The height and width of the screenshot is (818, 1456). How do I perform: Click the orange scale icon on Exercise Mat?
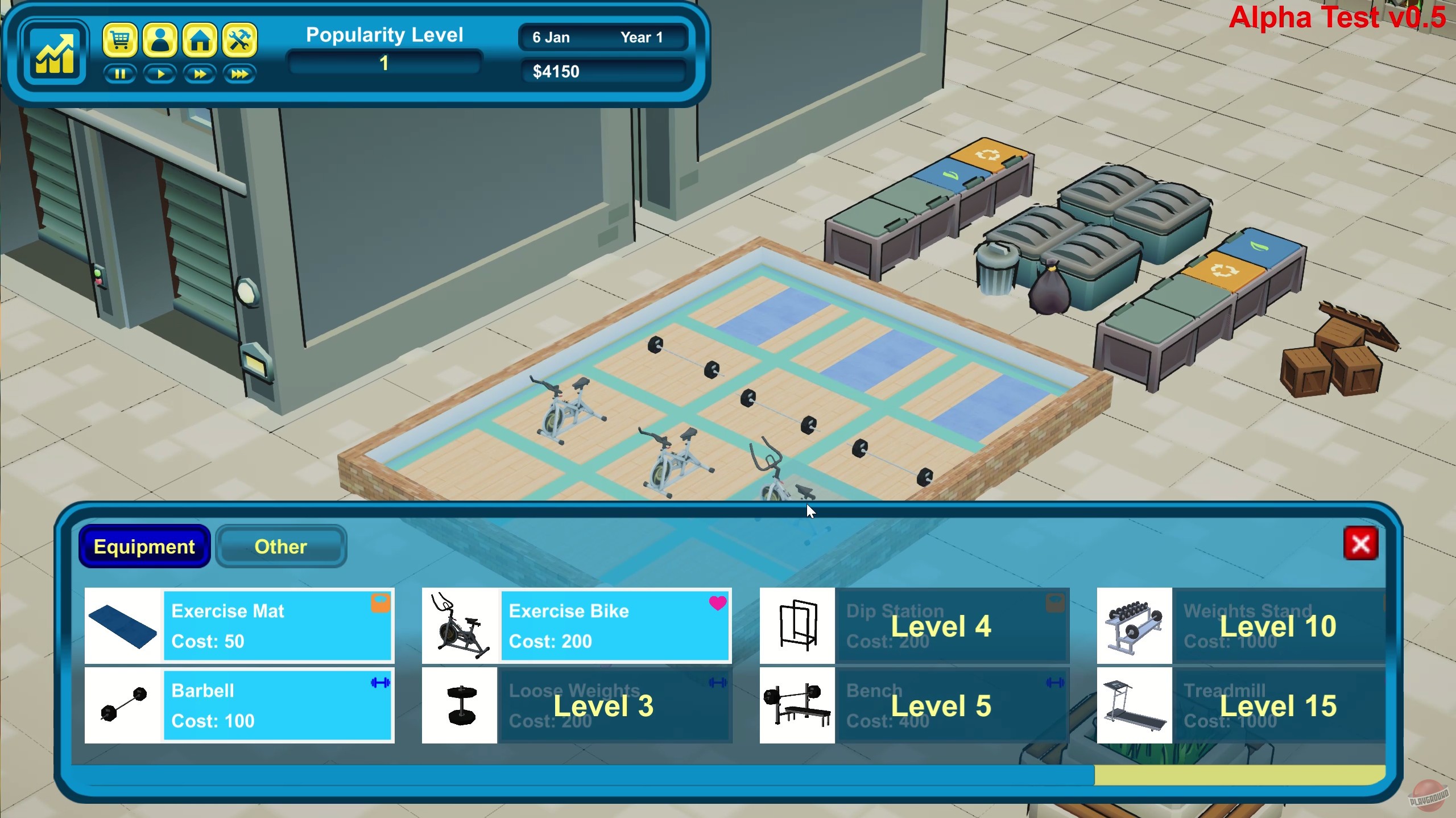(x=382, y=602)
